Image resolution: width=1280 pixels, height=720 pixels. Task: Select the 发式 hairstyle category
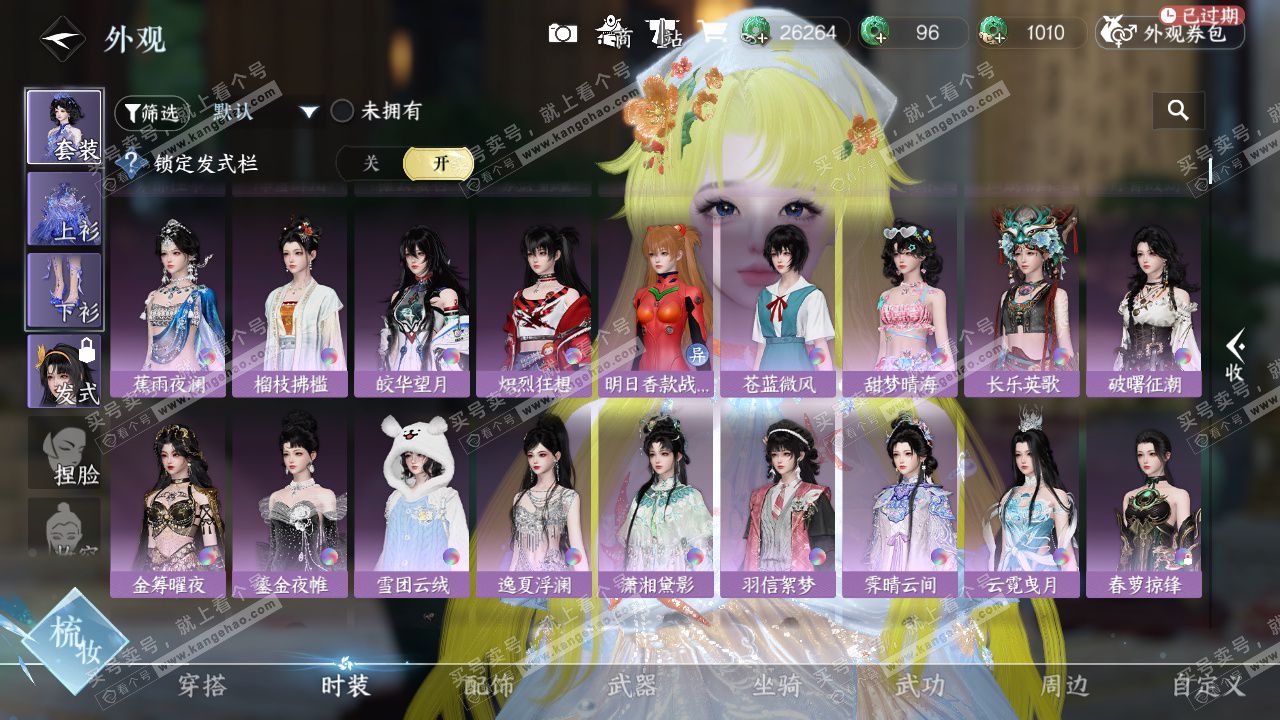pyautogui.click(x=64, y=371)
